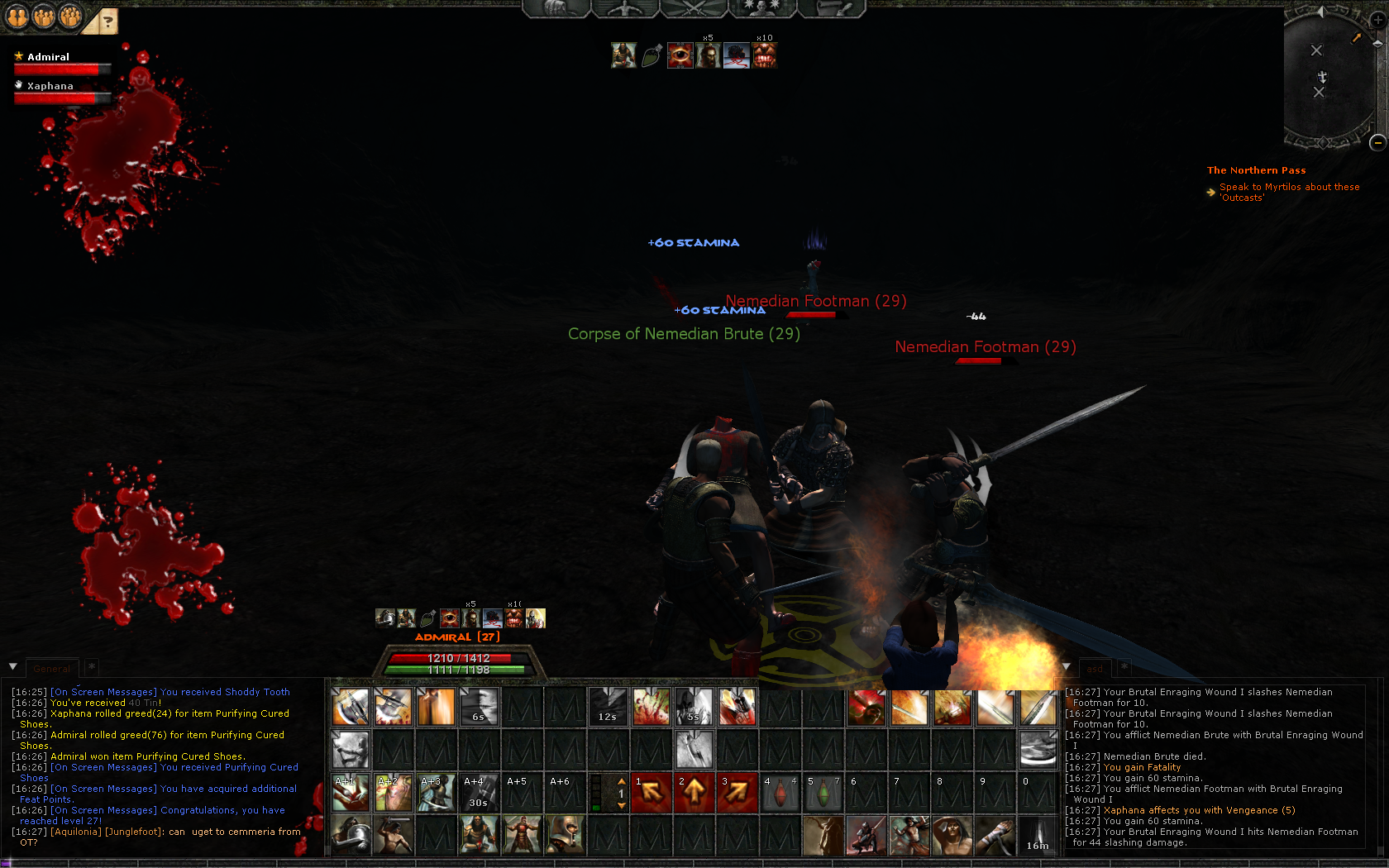Image resolution: width=1389 pixels, height=868 pixels.
Task: Switch to the General chat tab
Action: click(51, 669)
